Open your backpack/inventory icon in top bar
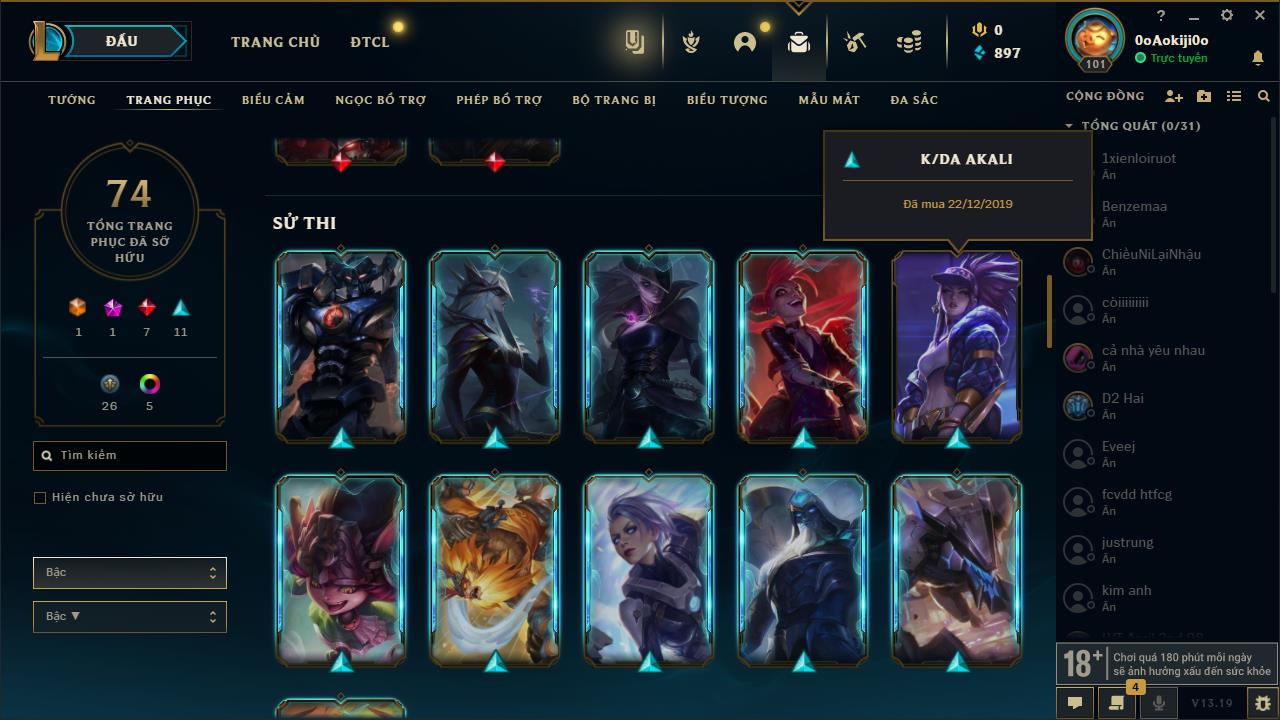The width and height of the screenshot is (1280, 720). pos(798,40)
